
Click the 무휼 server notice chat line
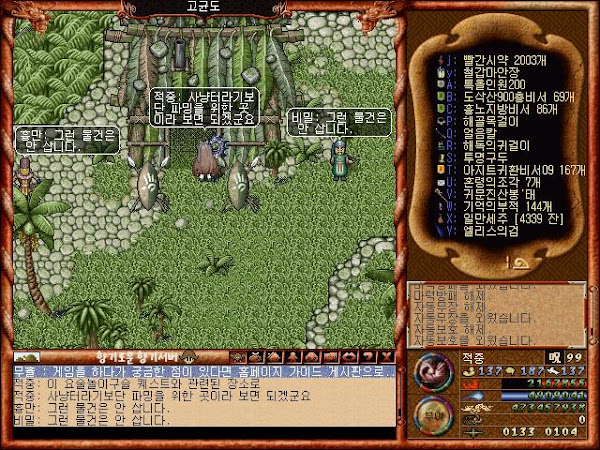[x=200, y=371]
